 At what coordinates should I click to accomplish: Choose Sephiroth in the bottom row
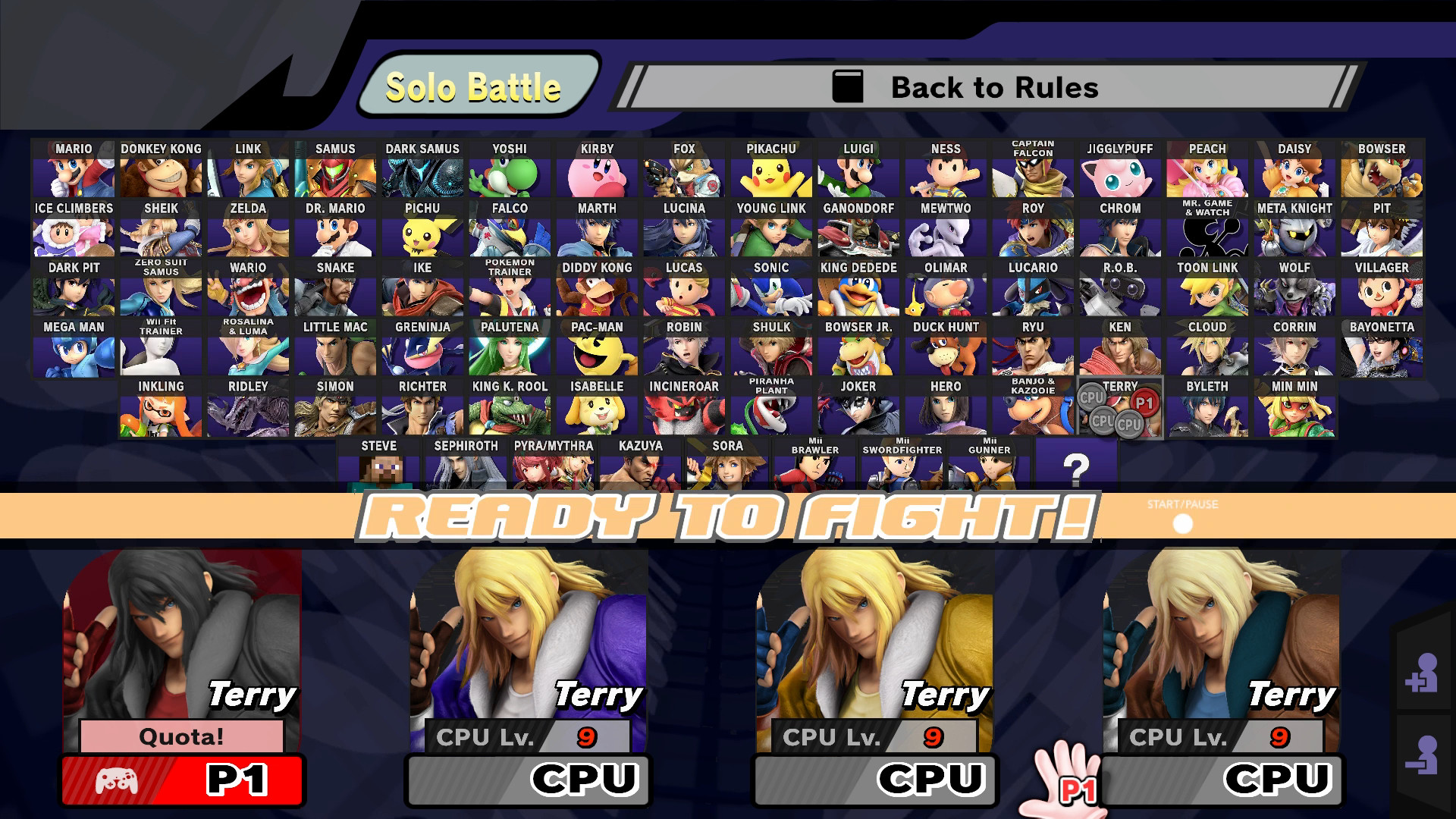pos(465,466)
